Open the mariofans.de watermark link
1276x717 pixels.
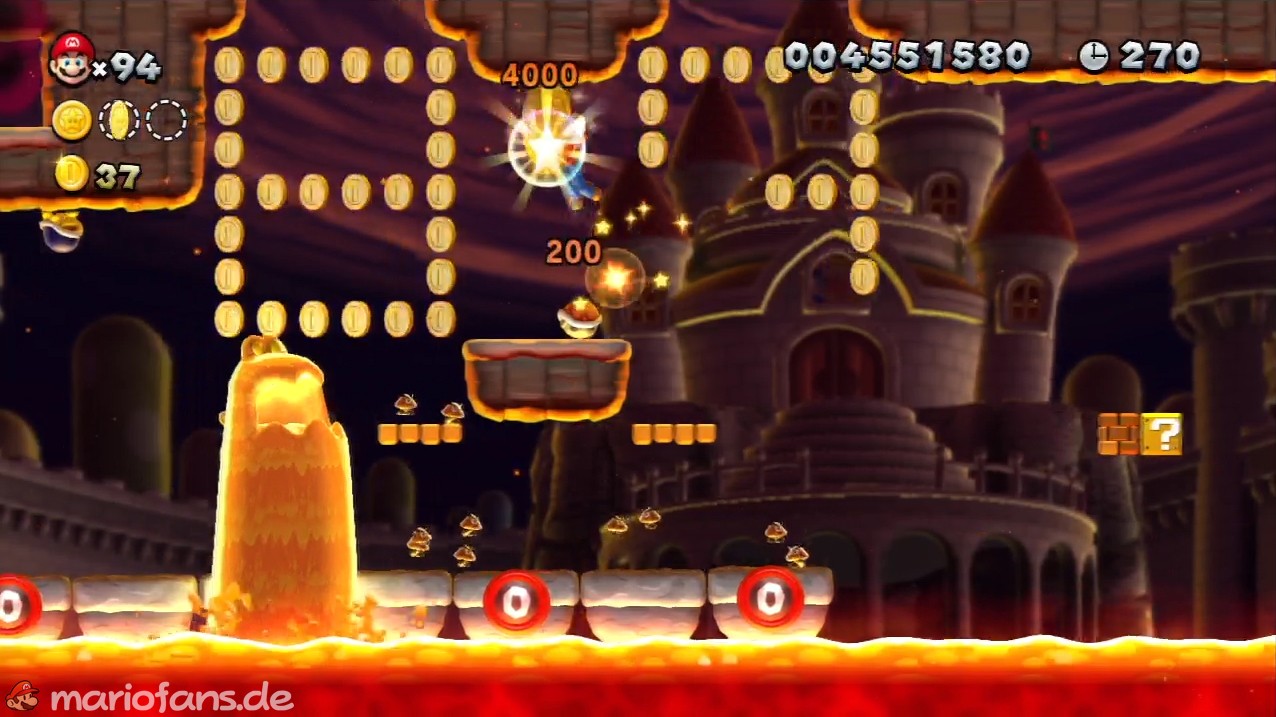point(150,696)
